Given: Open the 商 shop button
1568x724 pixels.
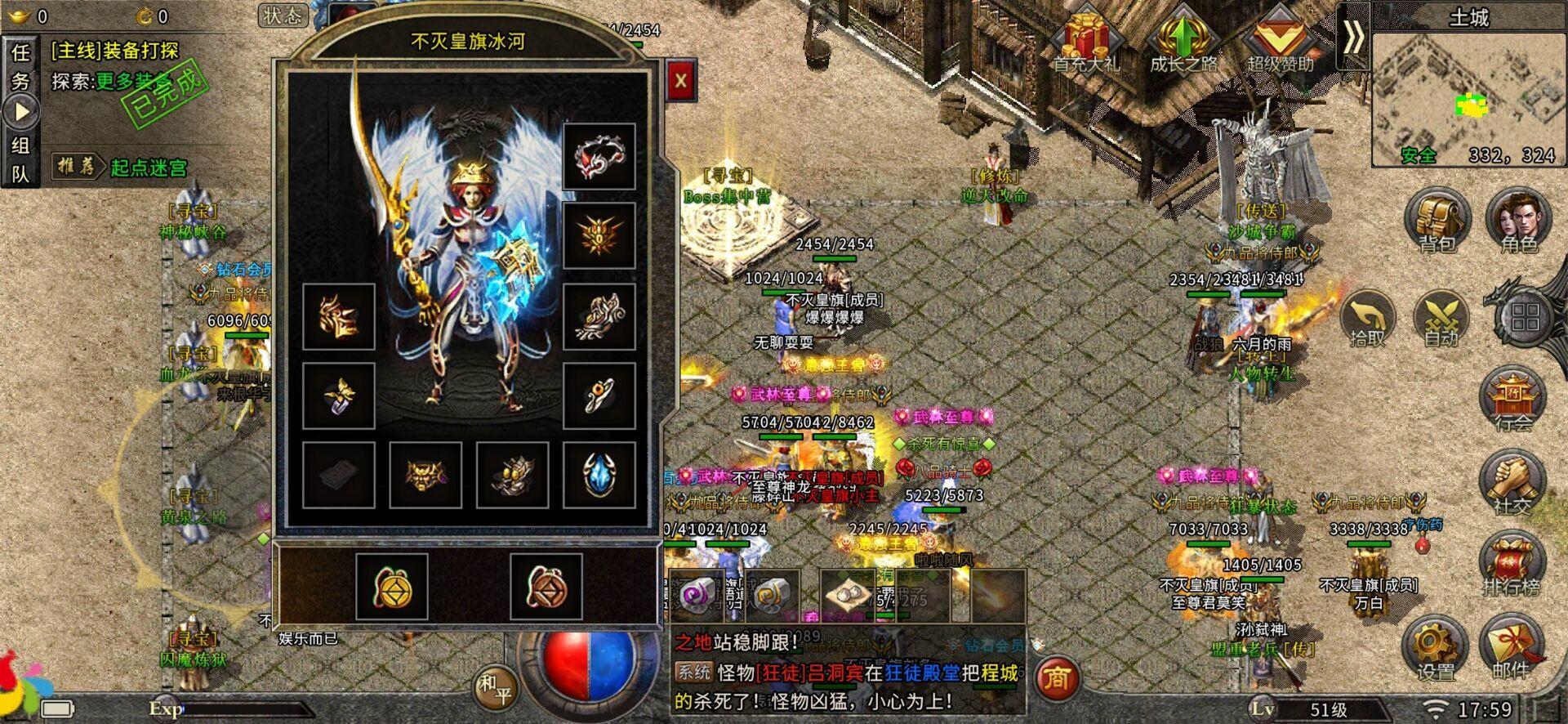Looking at the screenshot, I should (x=1058, y=677).
